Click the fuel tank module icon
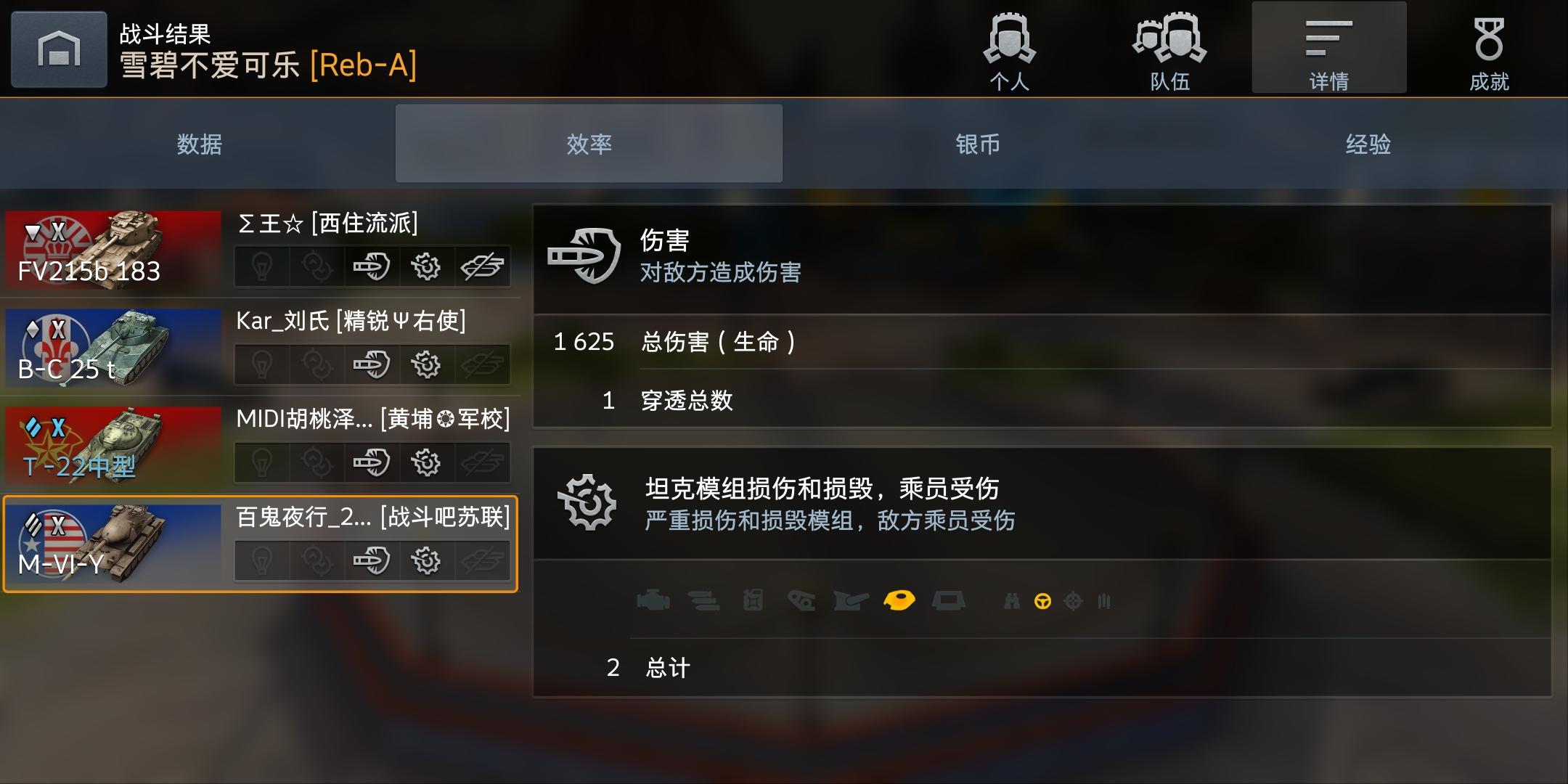 (x=753, y=601)
